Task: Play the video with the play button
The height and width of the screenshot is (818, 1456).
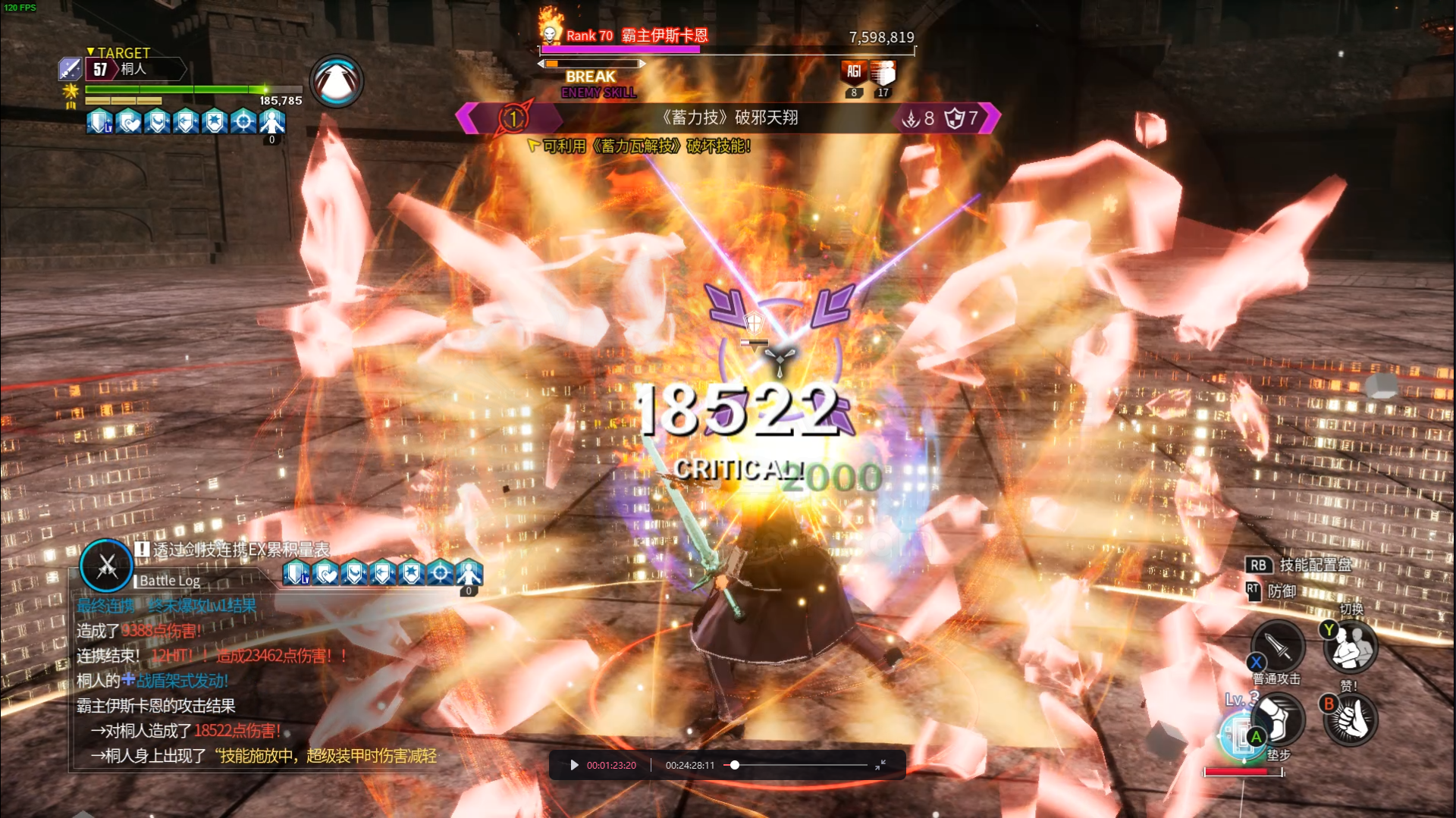Action: pyautogui.click(x=574, y=765)
